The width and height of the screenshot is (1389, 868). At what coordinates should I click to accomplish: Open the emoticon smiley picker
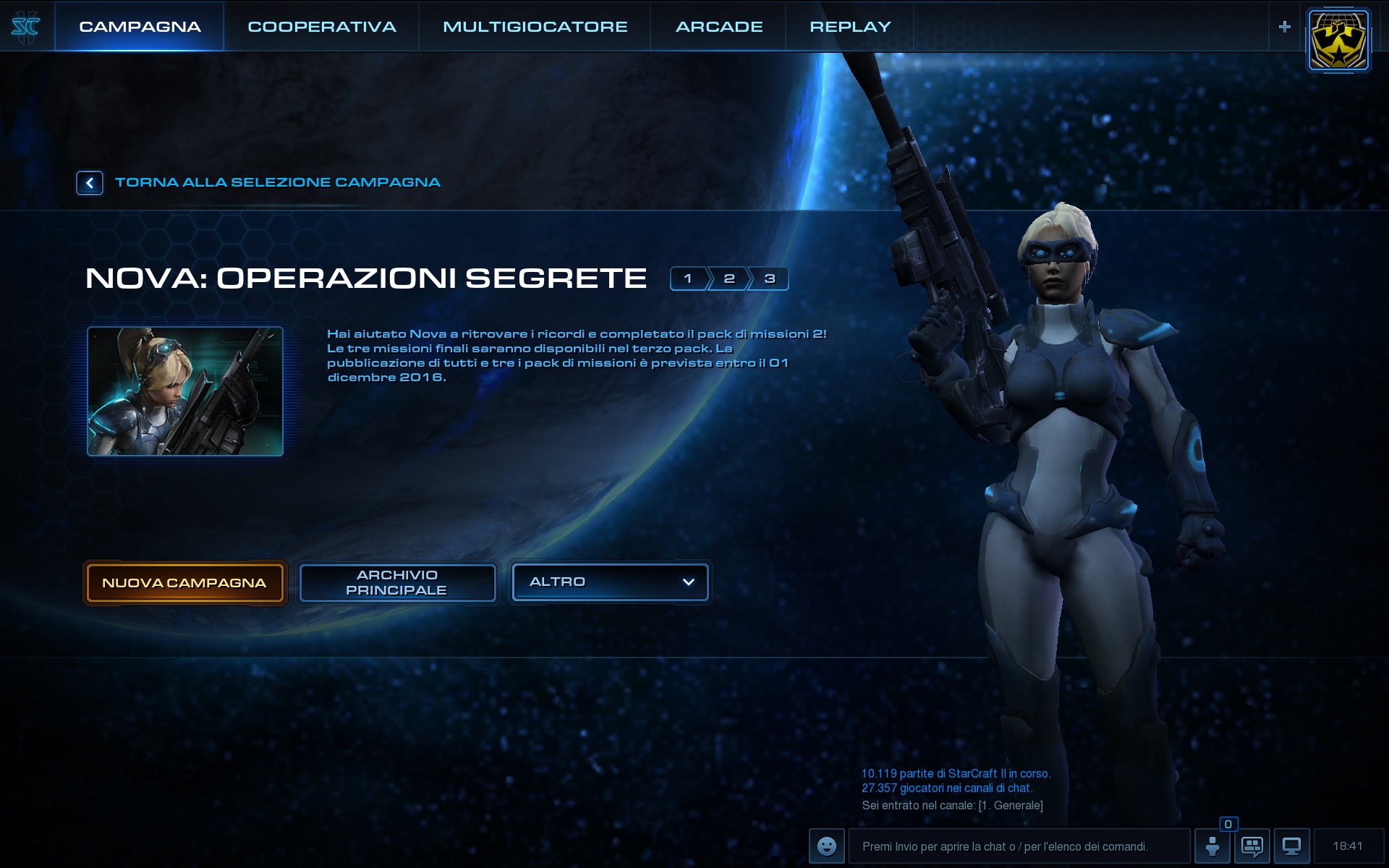[827, 846]
